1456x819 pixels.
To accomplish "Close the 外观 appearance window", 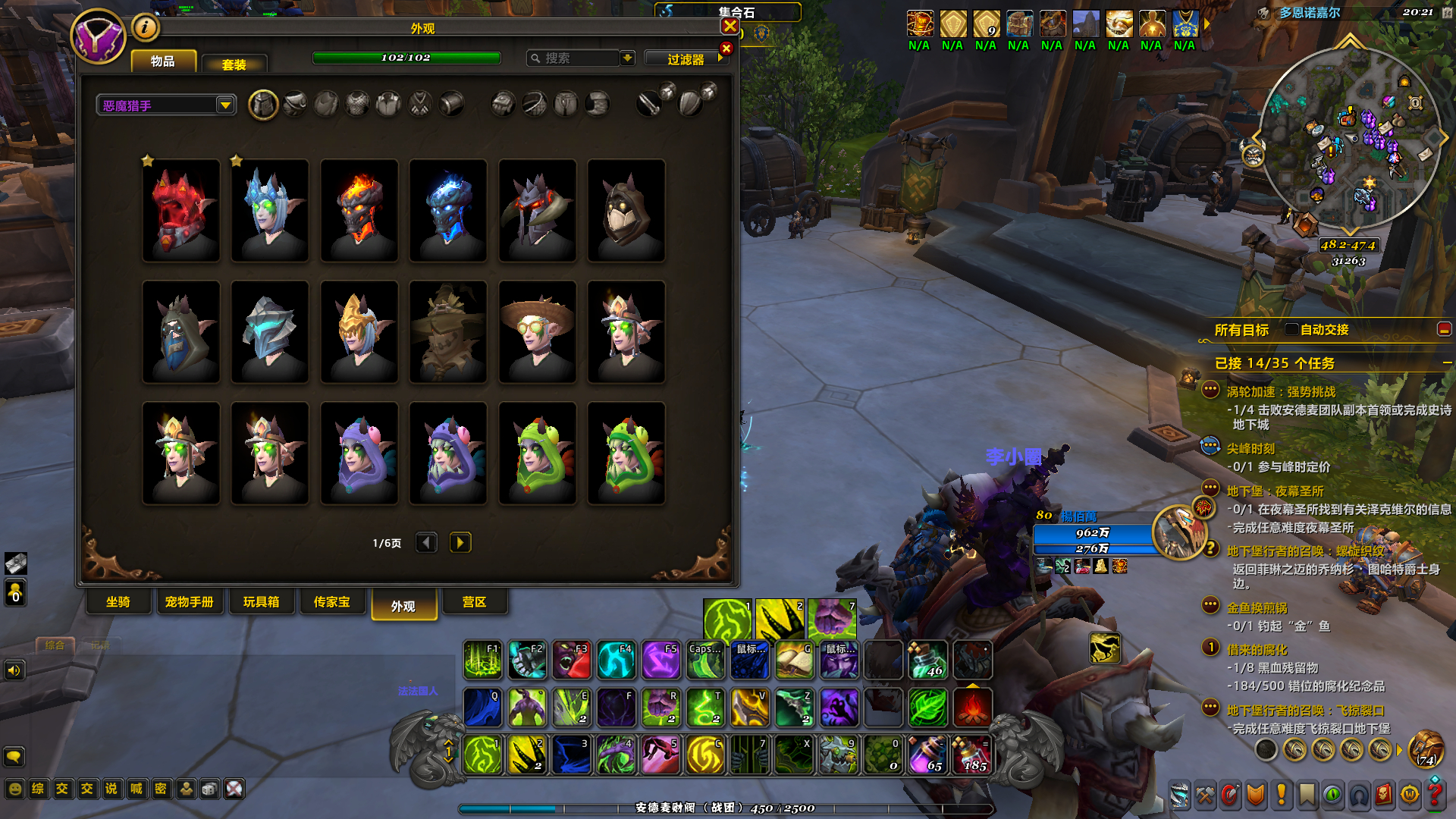I will tap(730, 27).
